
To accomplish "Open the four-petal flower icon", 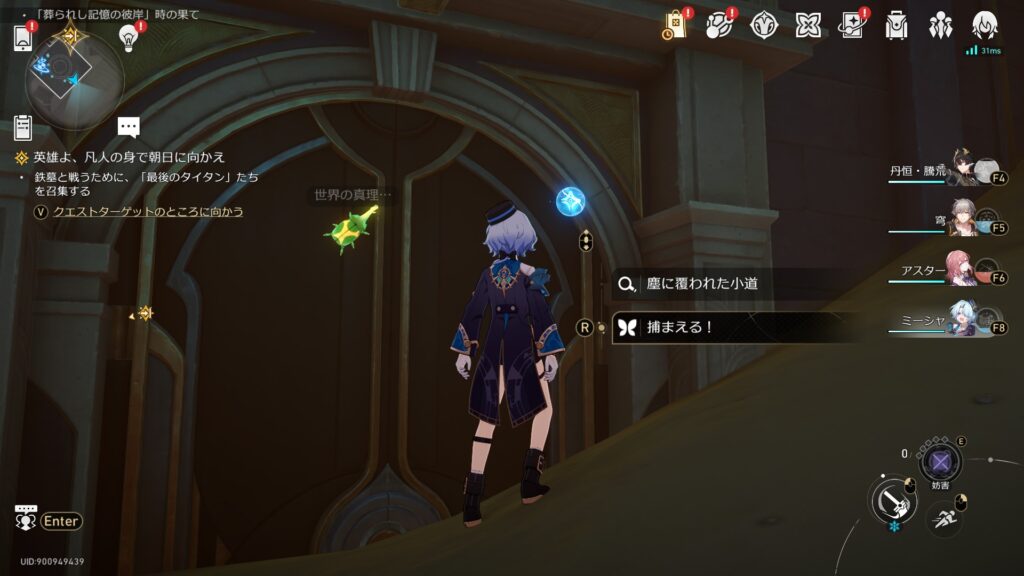I will [808, 26].
